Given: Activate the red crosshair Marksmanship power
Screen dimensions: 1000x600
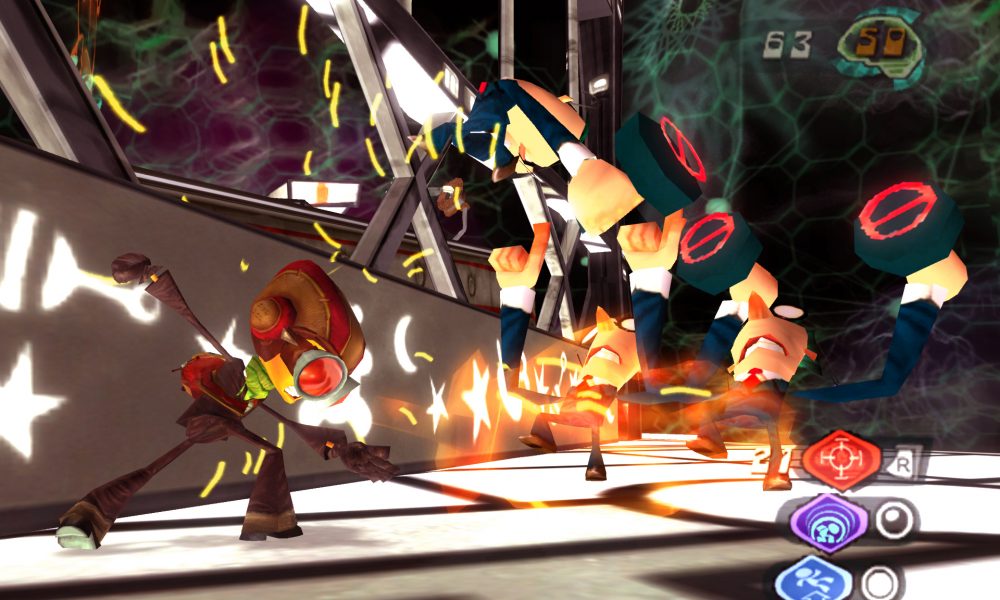Looking at the screenshot, I should click(840, 460).
